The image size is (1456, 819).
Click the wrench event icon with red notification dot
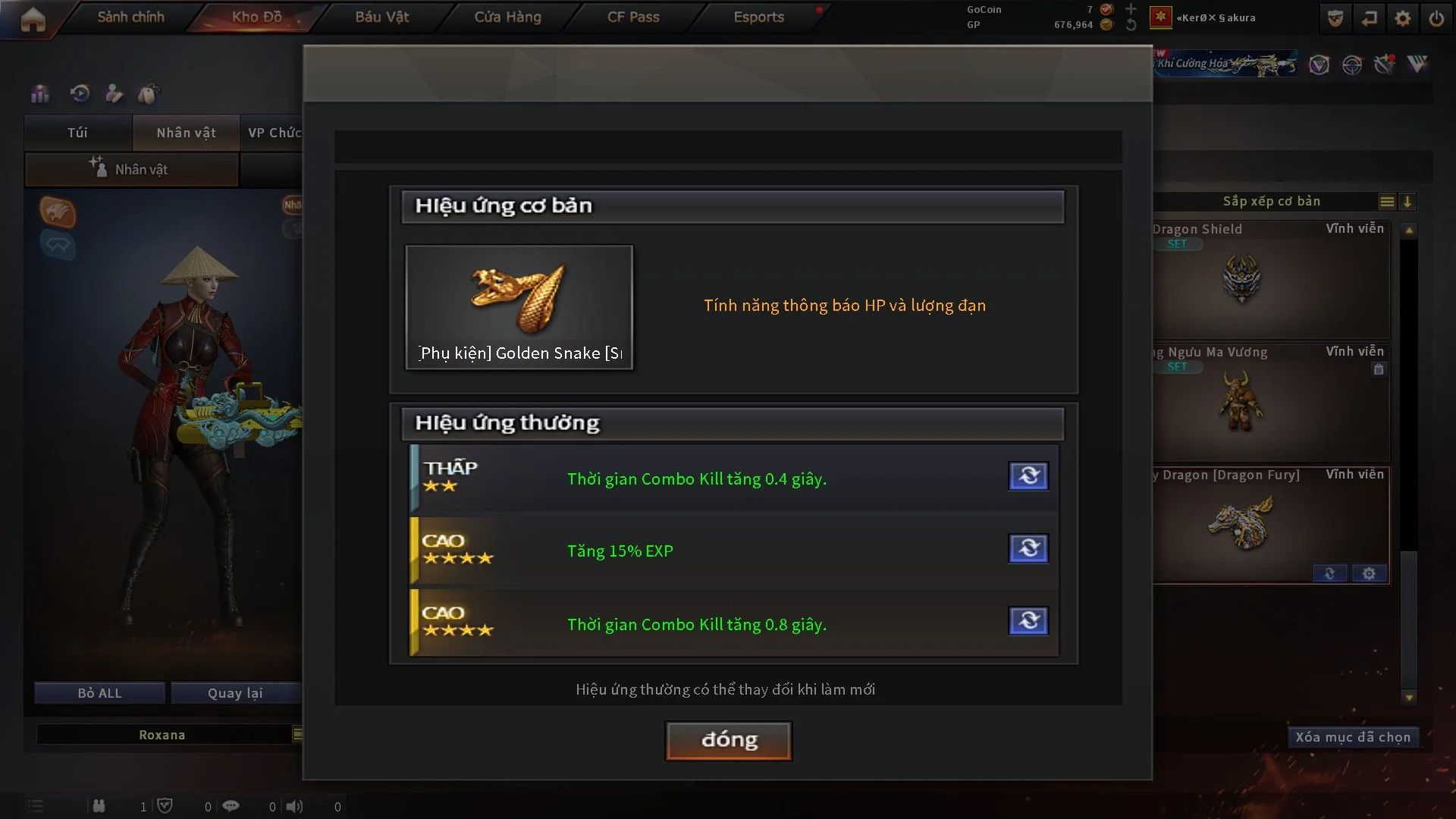1383,65
